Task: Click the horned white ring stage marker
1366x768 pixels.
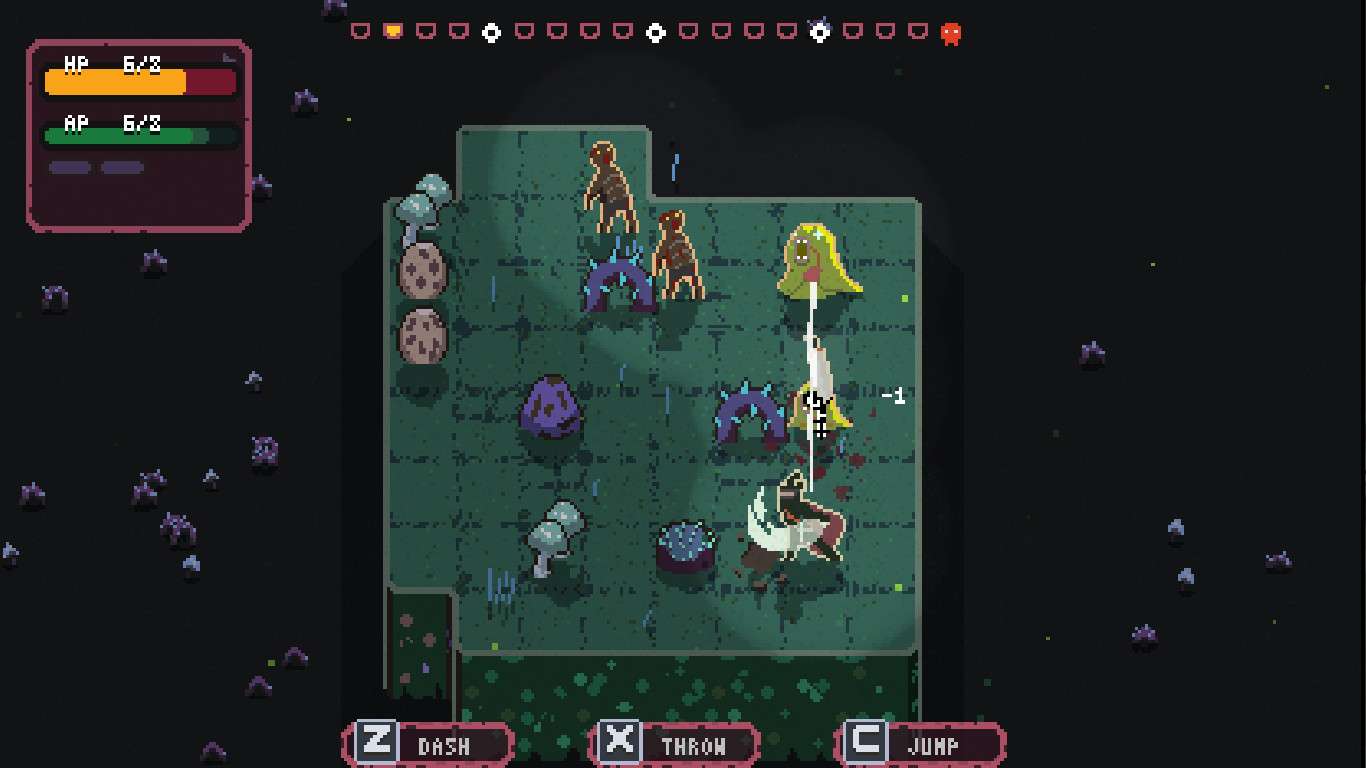Action: (819, 32)
